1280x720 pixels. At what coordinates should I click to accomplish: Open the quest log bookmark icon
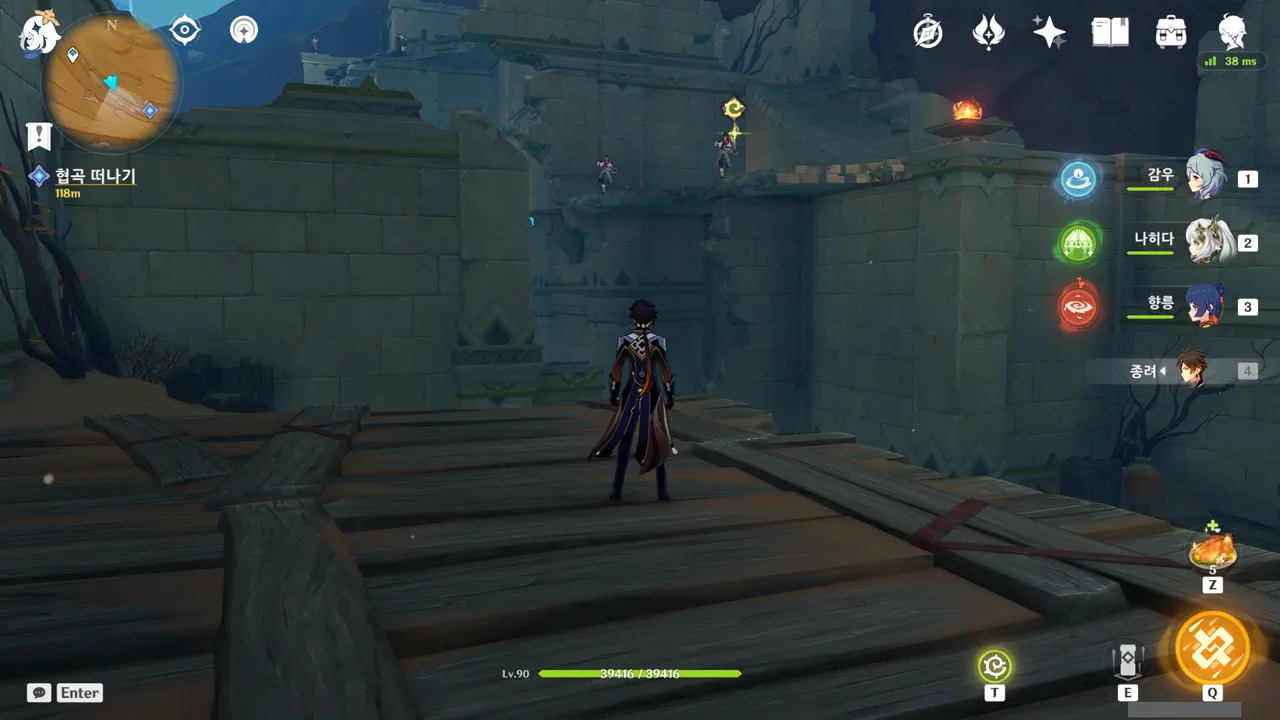click(39, 136)
